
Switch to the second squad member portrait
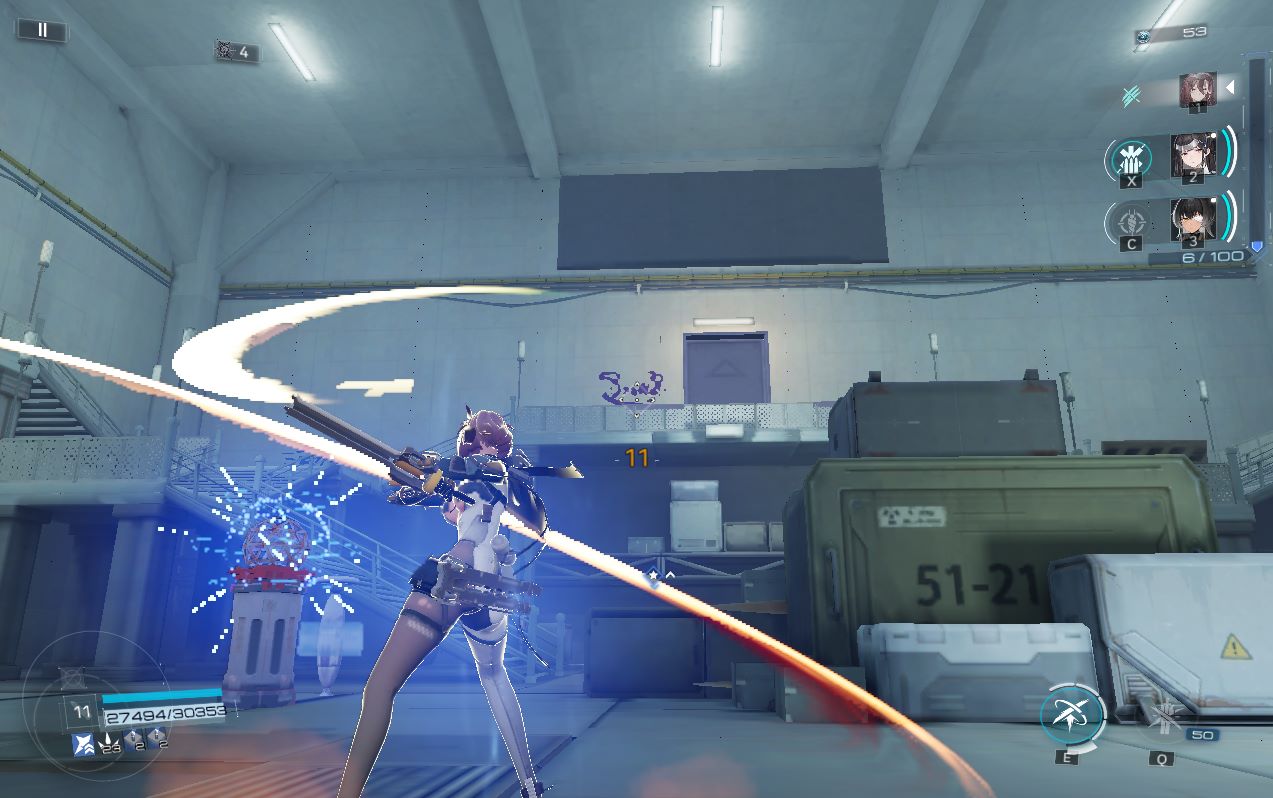(x=1192, y=156)
